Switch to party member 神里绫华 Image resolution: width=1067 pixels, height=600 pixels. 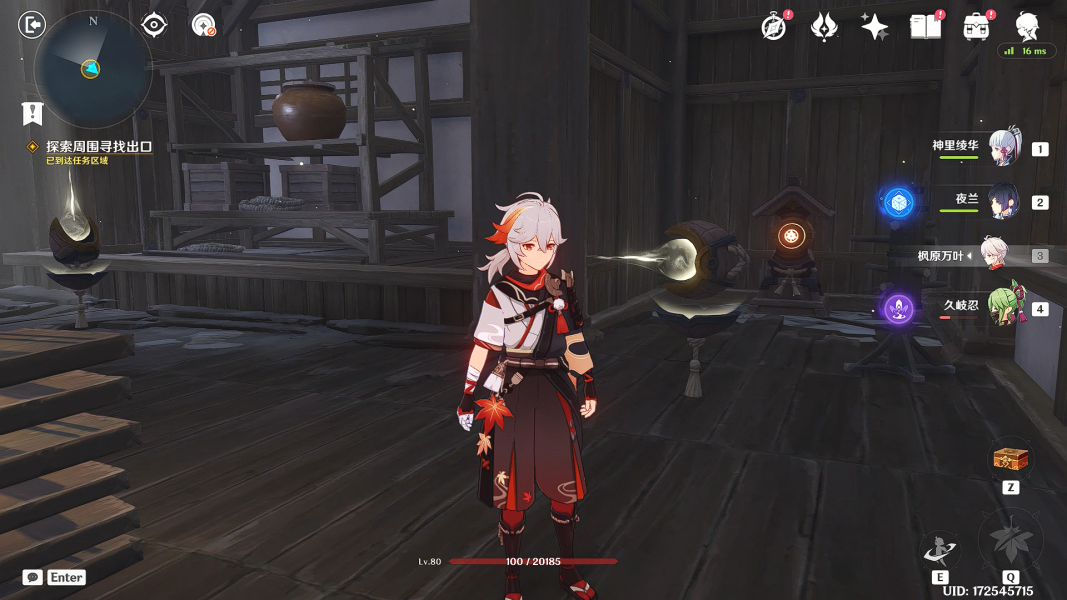(x=1002, y=148)
